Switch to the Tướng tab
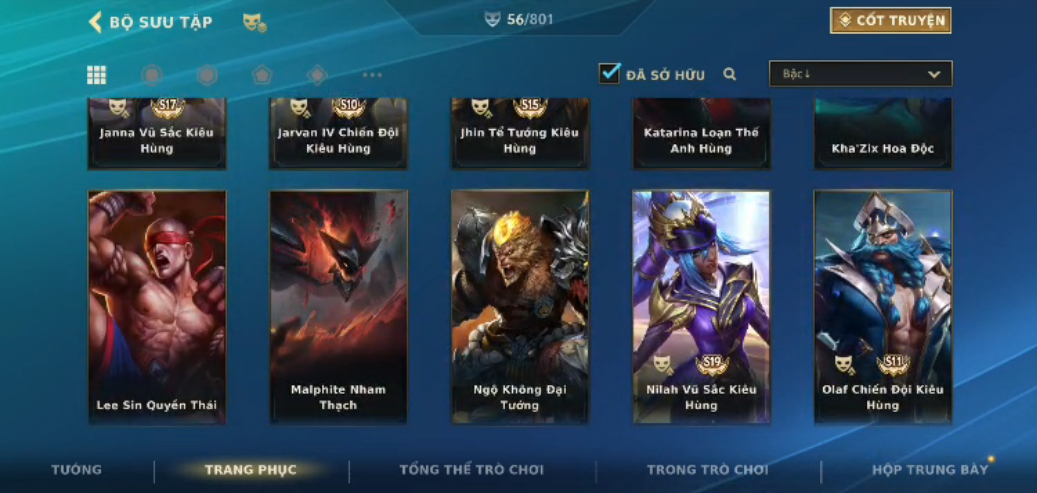 pos(77,470)
